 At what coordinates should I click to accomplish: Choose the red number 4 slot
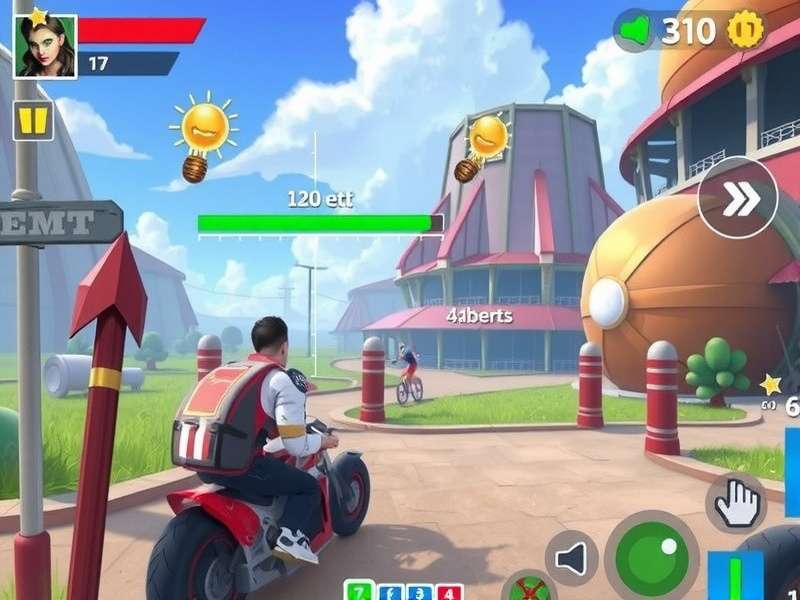(449, 592)
